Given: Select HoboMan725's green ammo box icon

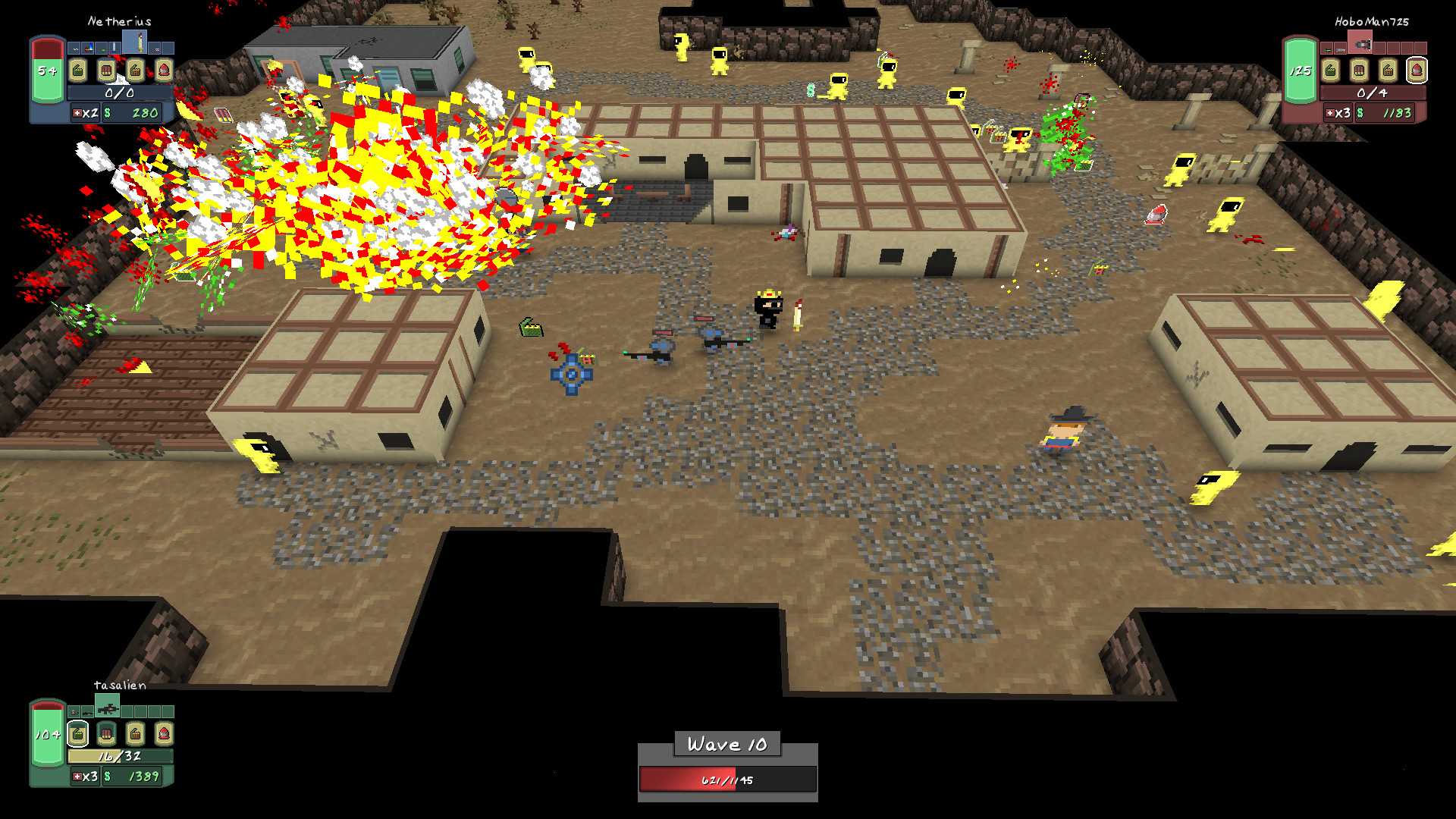Looking at the screenshot, I should coord(1331,71).
